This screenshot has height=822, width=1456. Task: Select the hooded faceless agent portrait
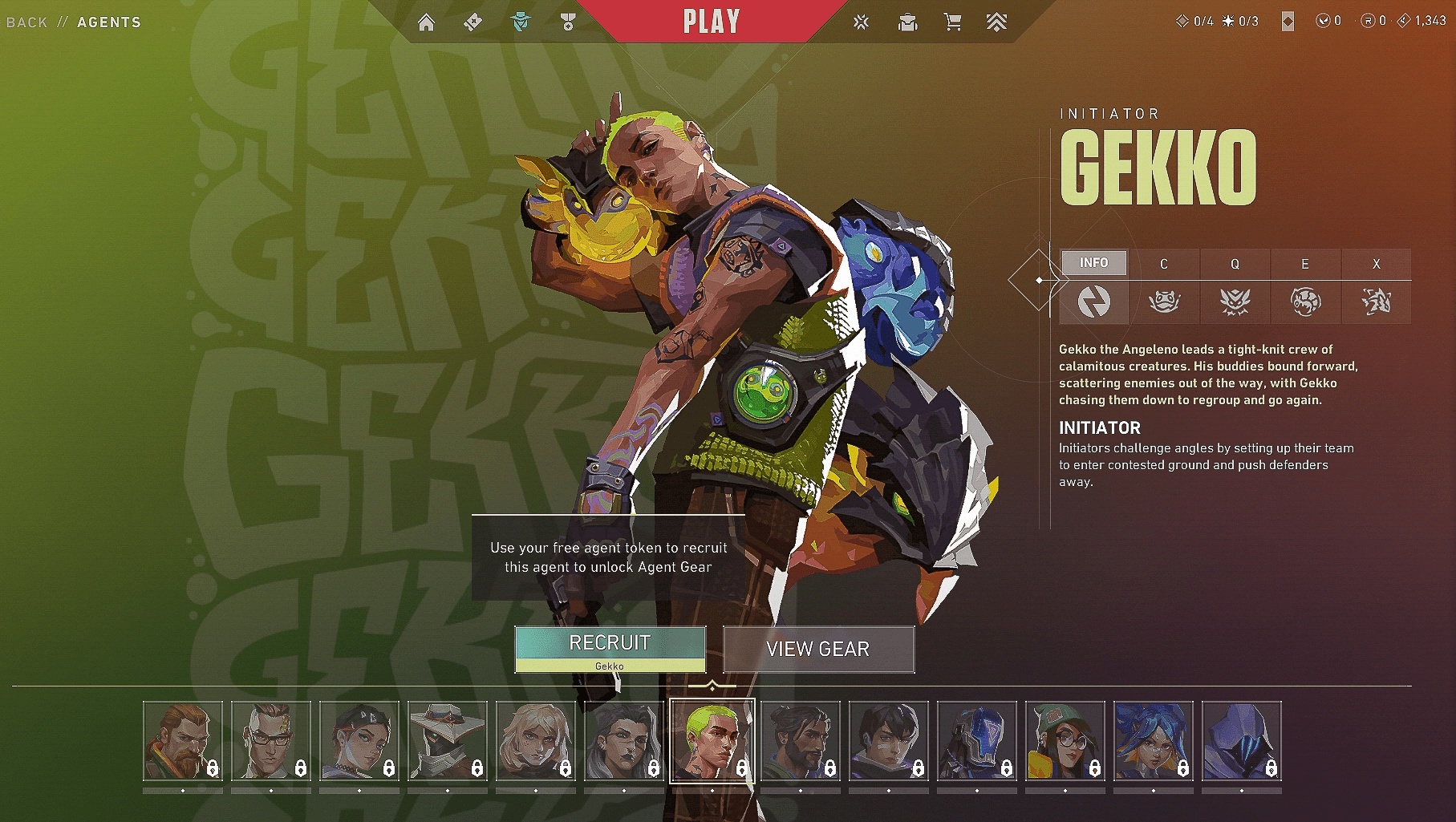tap(1242, 741)
